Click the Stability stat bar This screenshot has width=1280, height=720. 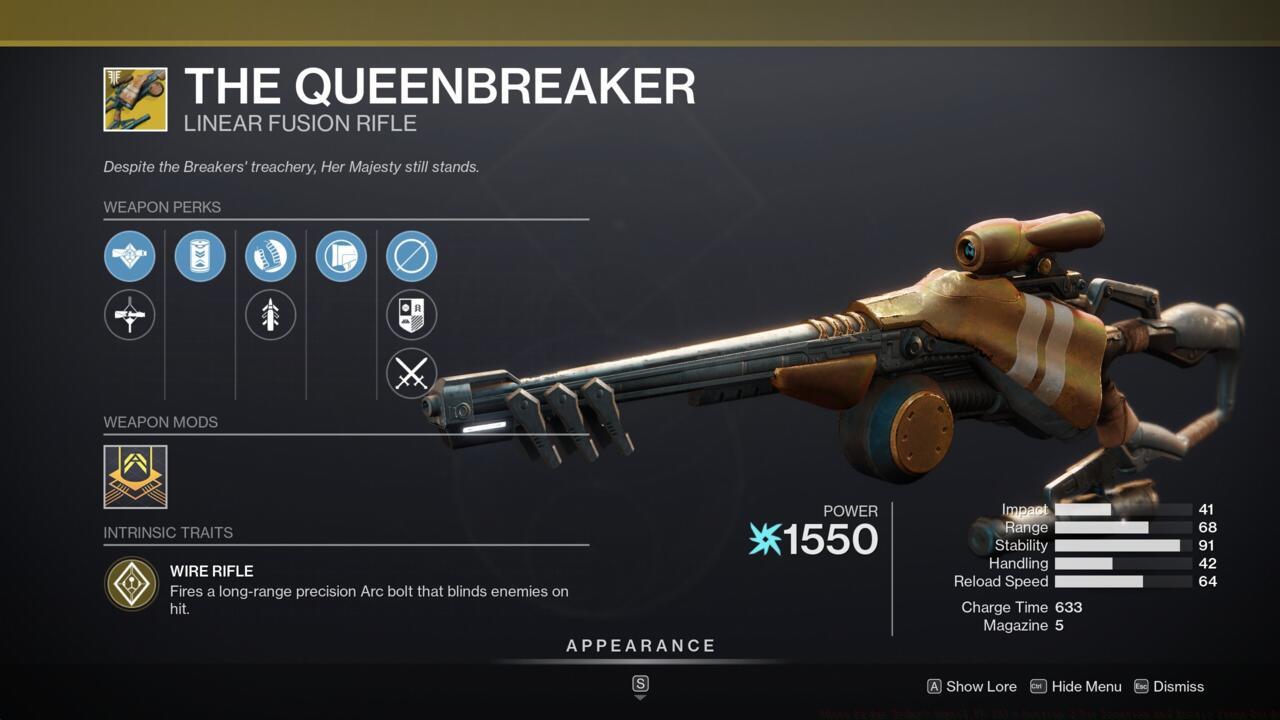click(1120, 545)
